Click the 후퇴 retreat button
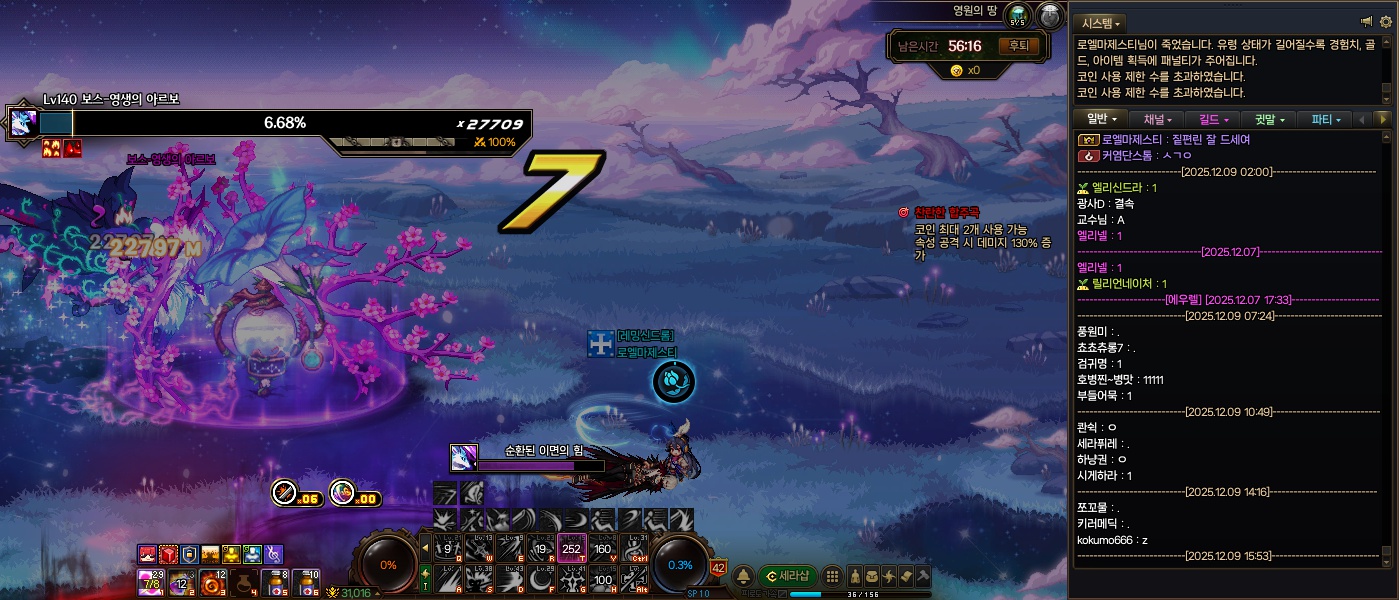Viewport: 1399px width, 600px height. (1019, 46)
